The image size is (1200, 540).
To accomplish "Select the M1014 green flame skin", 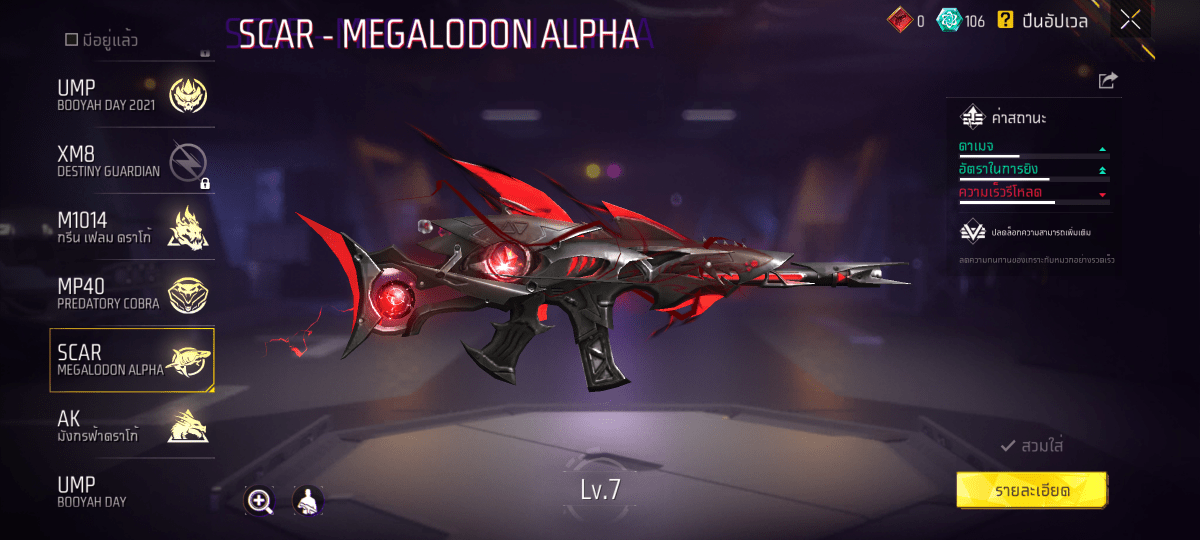I will pyautogui.click(x=132, y=227).
